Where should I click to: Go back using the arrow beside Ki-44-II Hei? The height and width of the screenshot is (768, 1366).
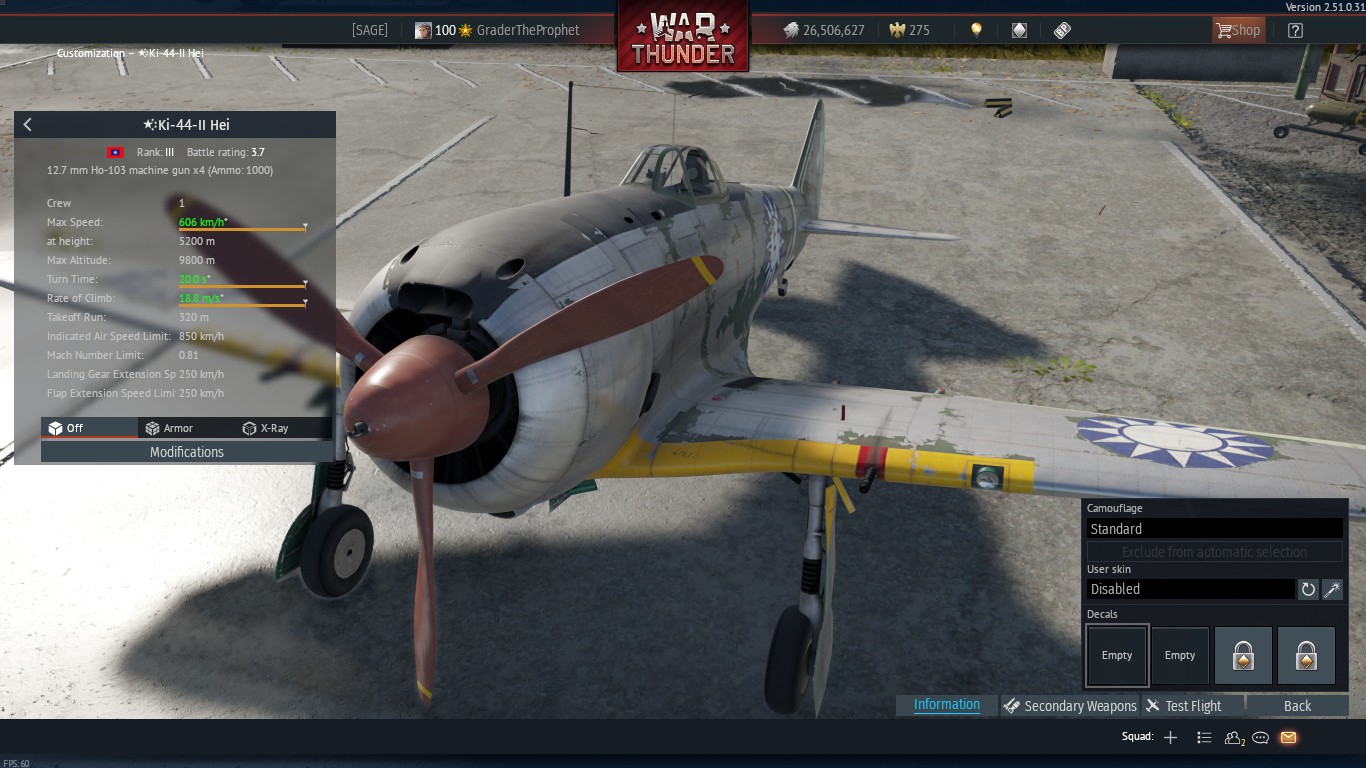click(28, 125)
